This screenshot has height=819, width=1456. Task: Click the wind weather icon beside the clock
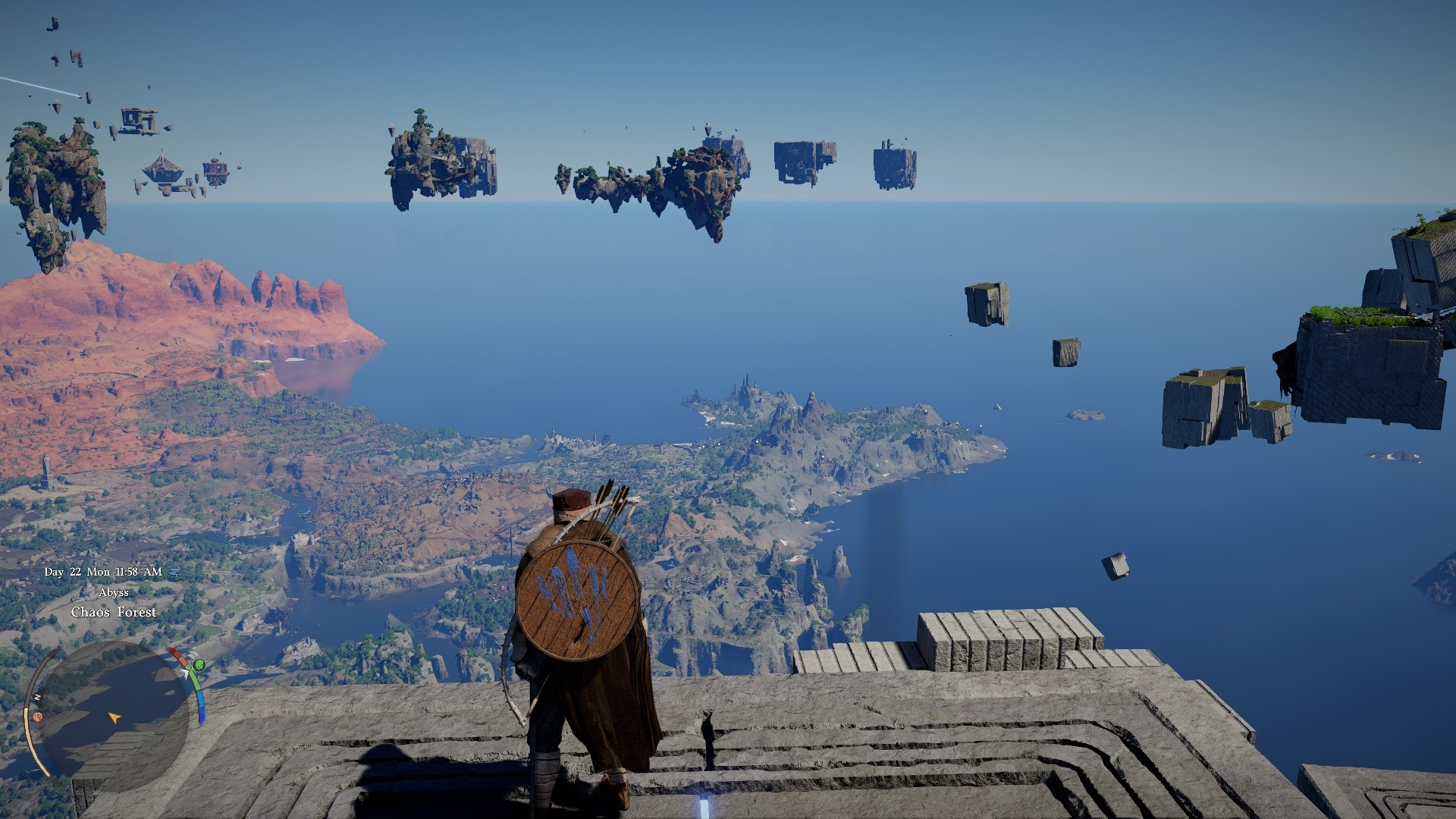coord(174,572)
